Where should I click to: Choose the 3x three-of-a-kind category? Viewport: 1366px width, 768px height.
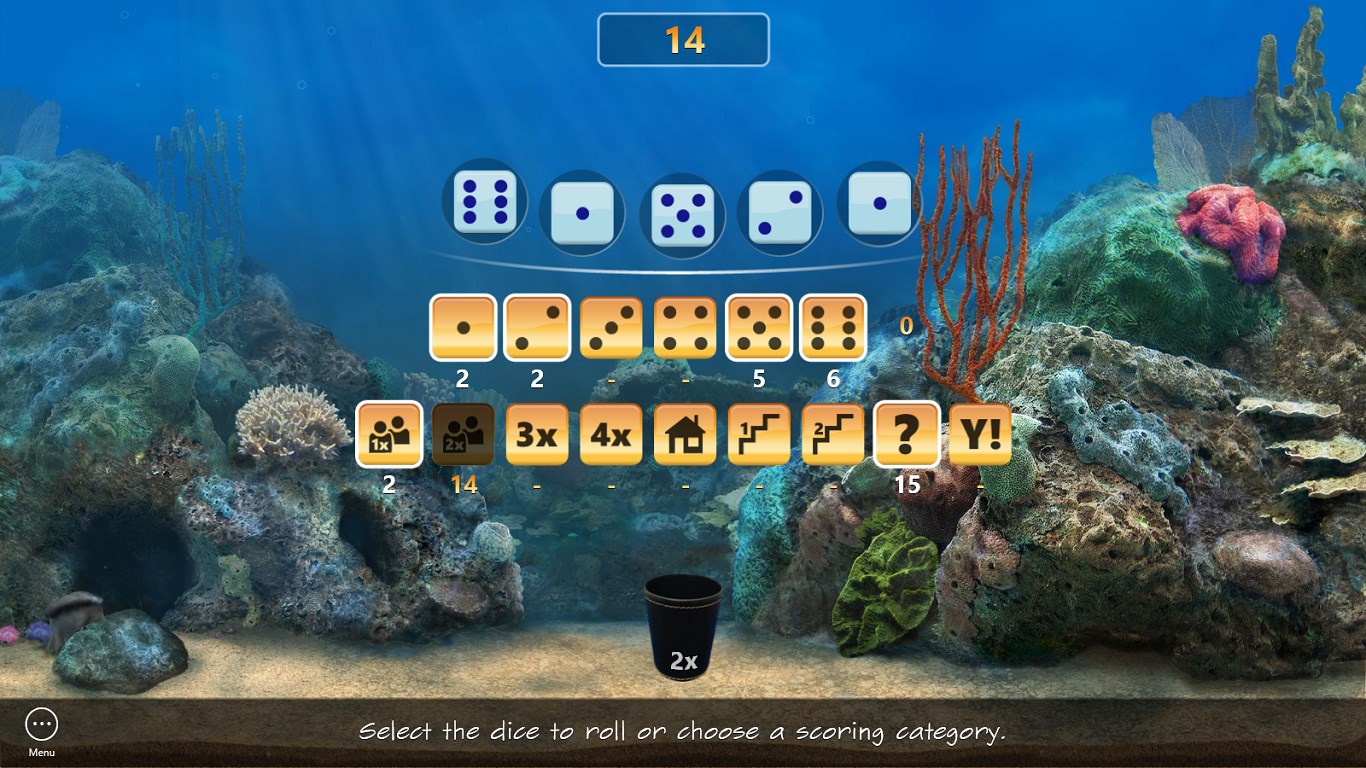point(537,434)
